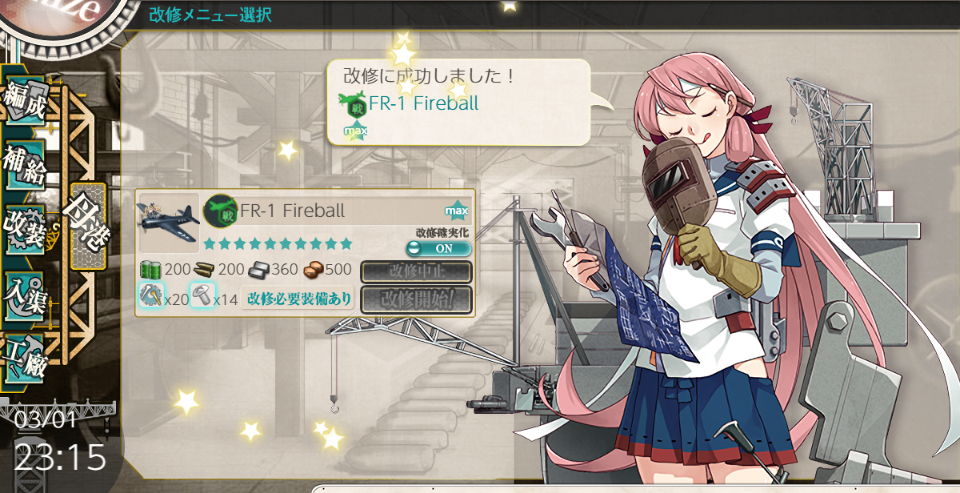The width and height of the screenshot is (960, 493).
Task: Click the development material icon showing x20
Action: [x=152, y=295]
